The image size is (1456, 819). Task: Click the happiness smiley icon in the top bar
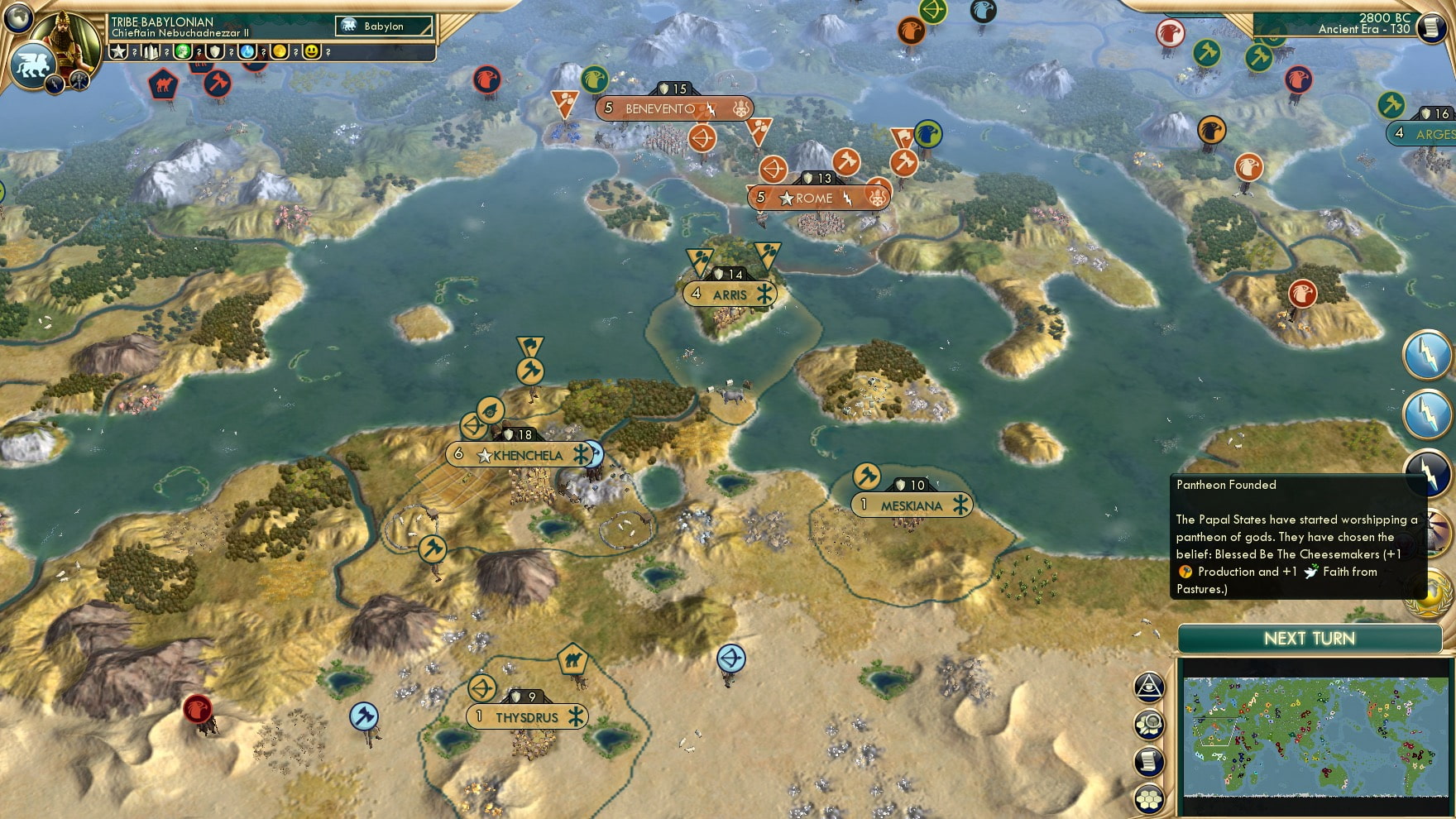pos(313,51)
